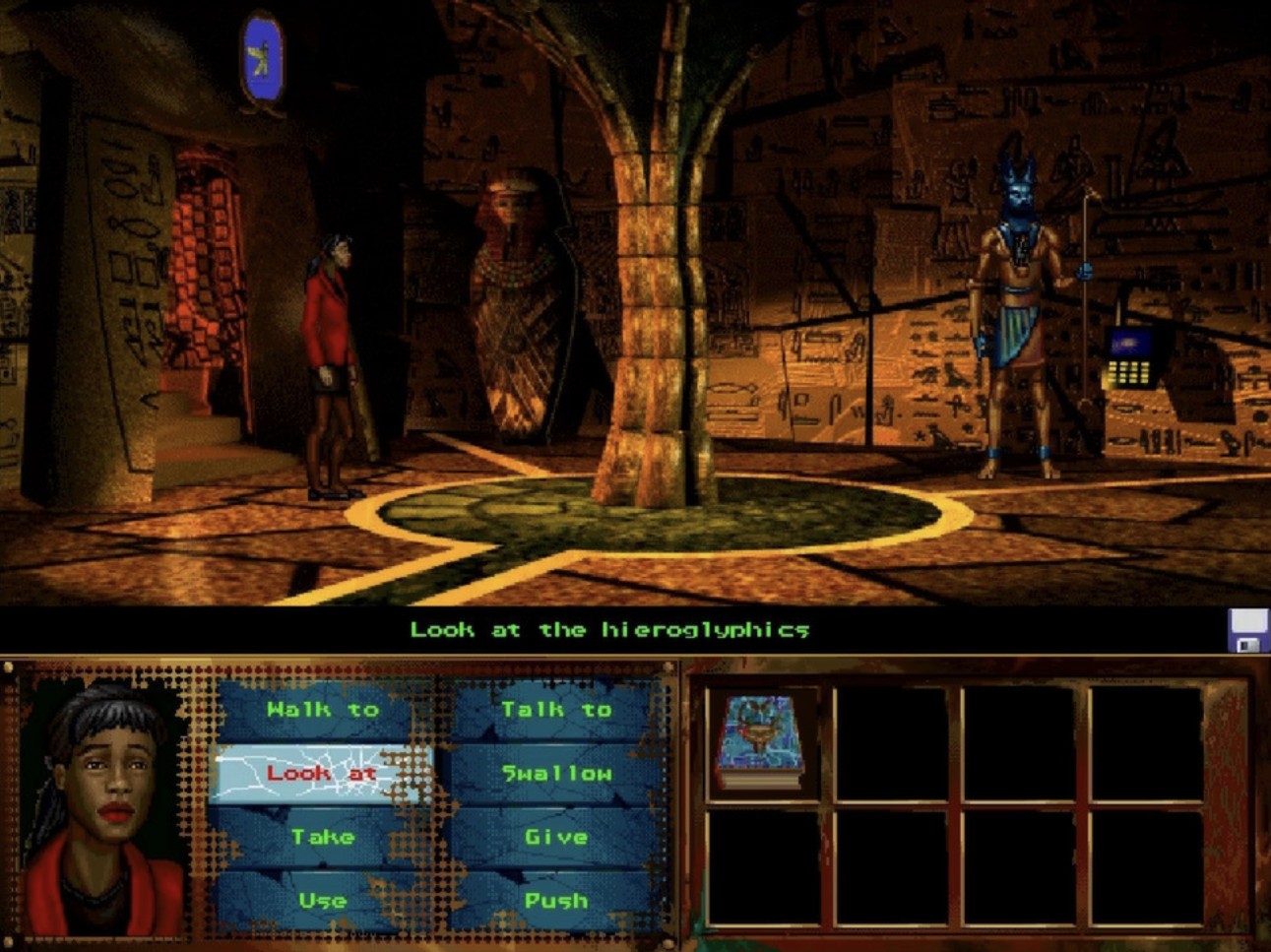
Task: Select the Push verb button
Action: [x=556, y=901]
